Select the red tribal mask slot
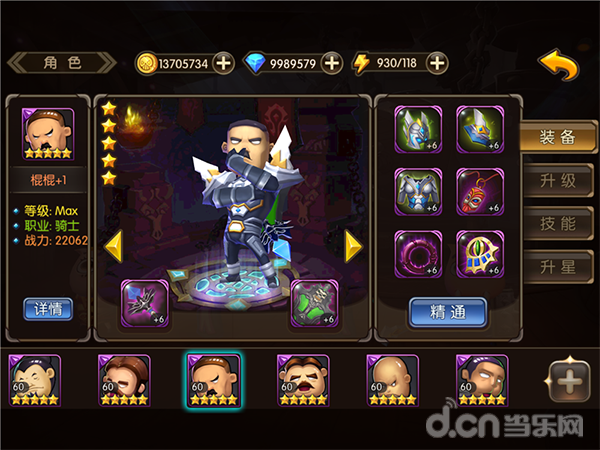This screenshot has width=600, height=450. point(480,192)
